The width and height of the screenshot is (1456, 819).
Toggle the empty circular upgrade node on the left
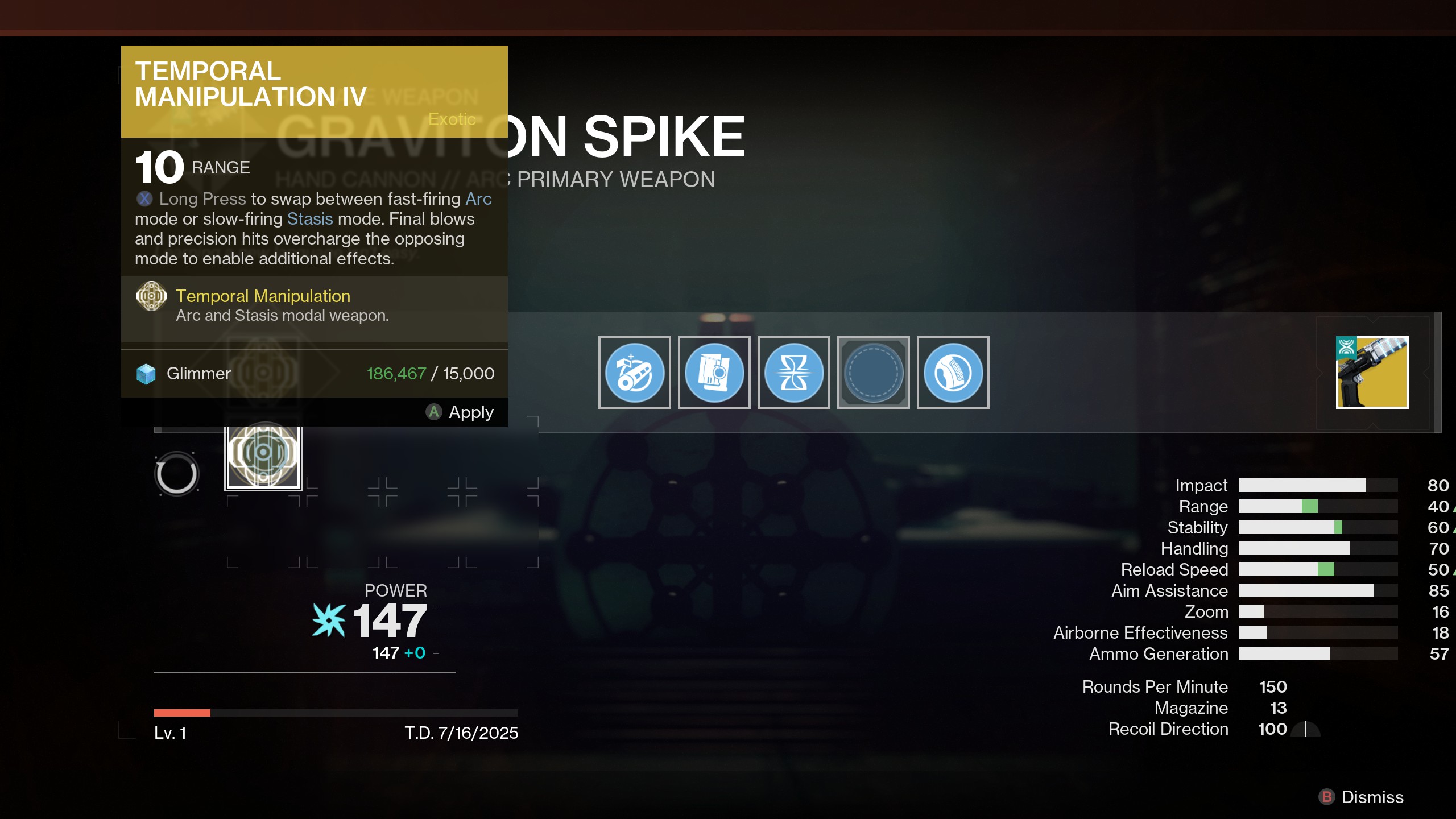(x=177, y=473)
